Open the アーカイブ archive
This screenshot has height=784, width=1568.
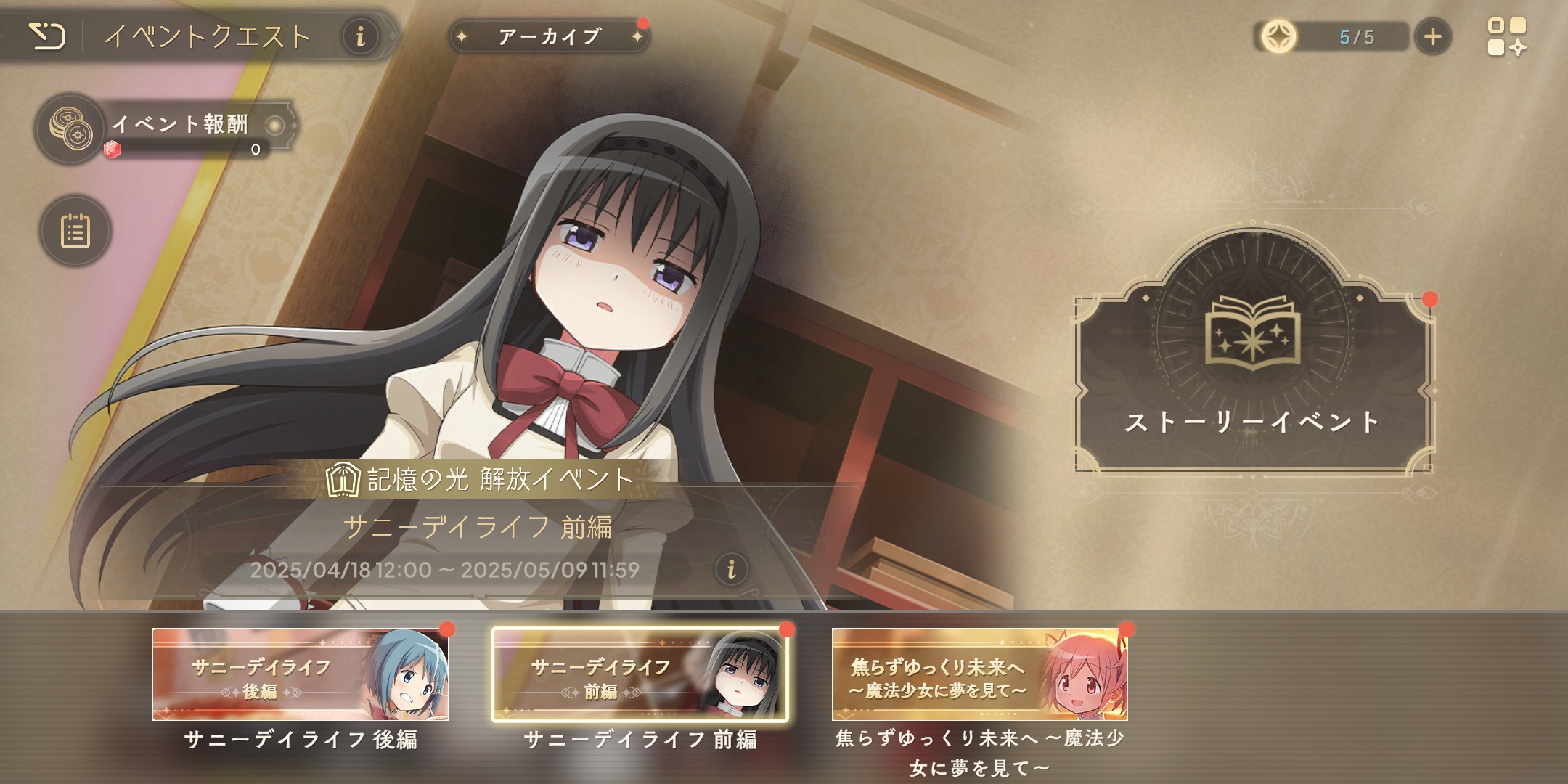550,36
